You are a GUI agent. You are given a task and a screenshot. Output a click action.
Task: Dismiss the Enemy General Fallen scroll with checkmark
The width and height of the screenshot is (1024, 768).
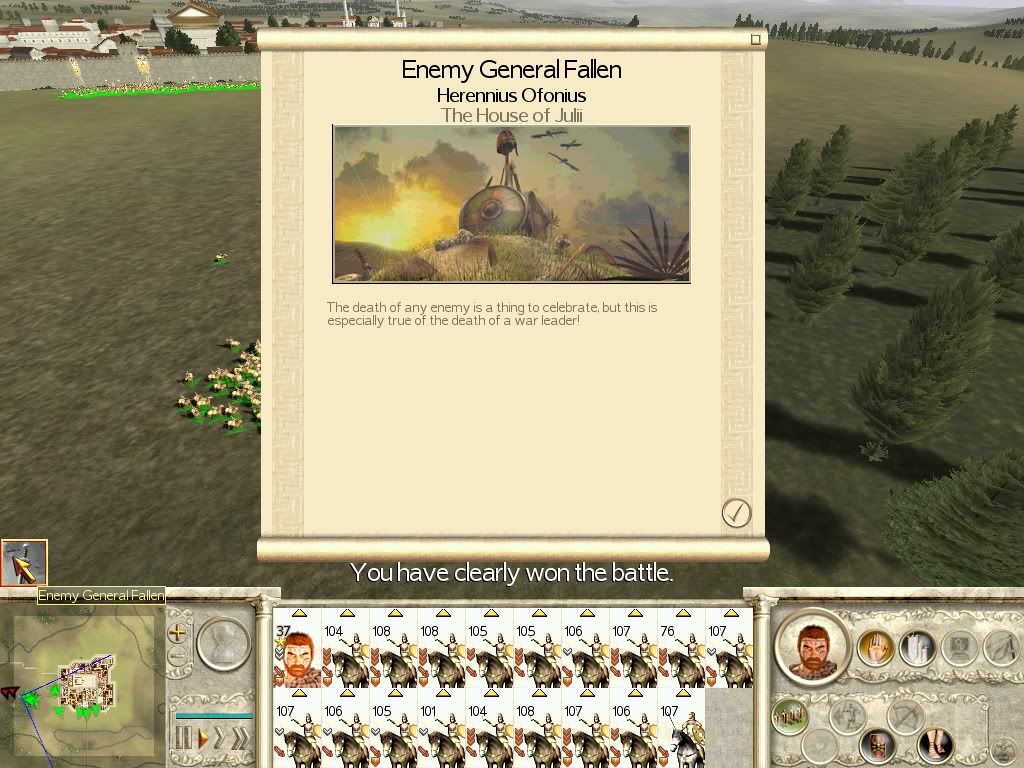[736, 513]
